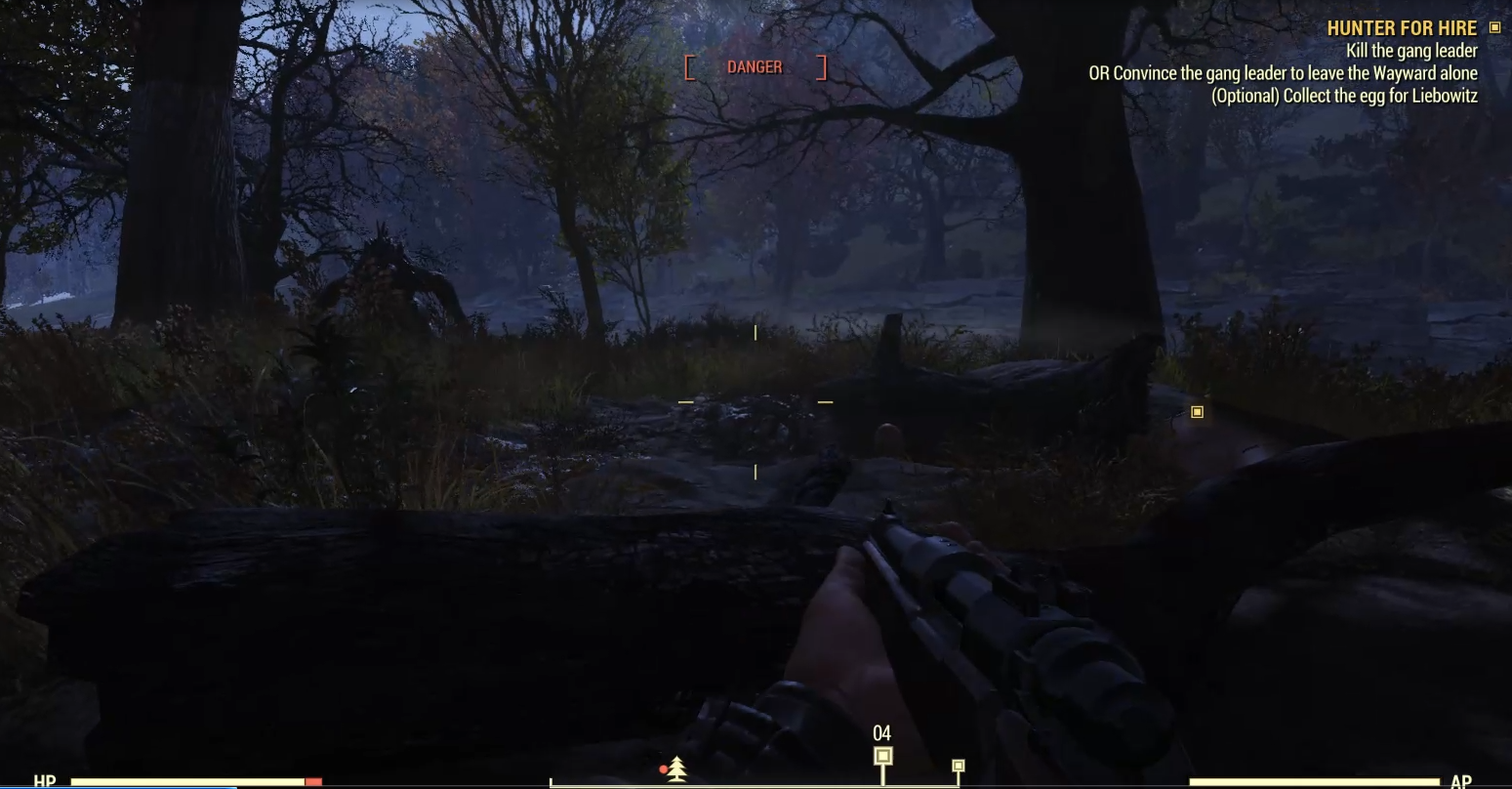
Task: Toggle the optional Liebowitz egg objective
Action: click(x=1346, y=96)
